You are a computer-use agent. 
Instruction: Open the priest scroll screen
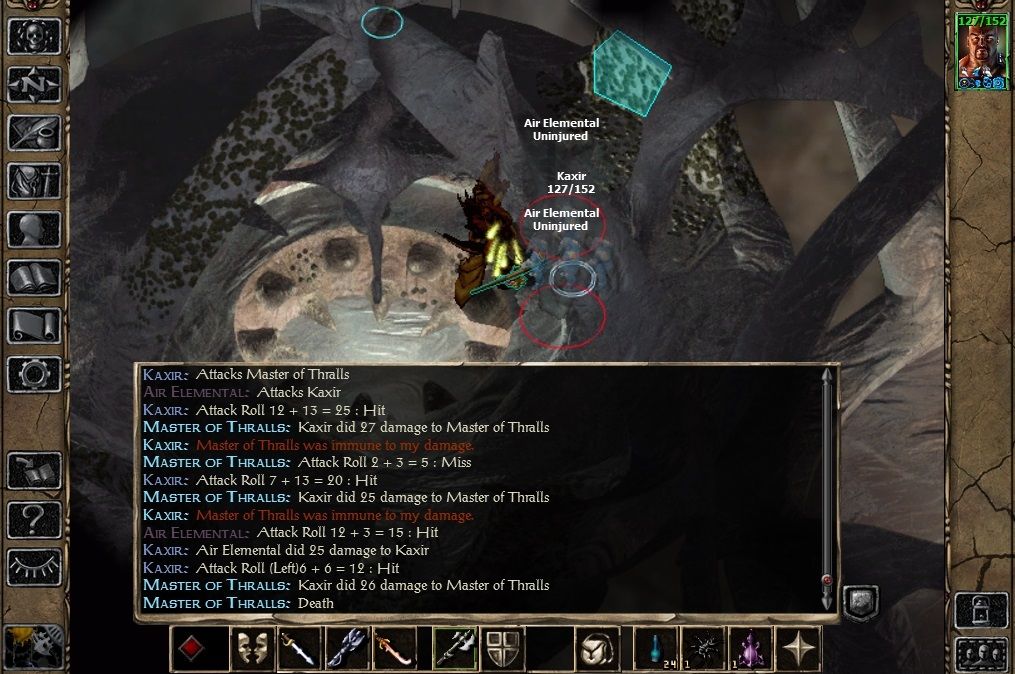pos(34,325)
